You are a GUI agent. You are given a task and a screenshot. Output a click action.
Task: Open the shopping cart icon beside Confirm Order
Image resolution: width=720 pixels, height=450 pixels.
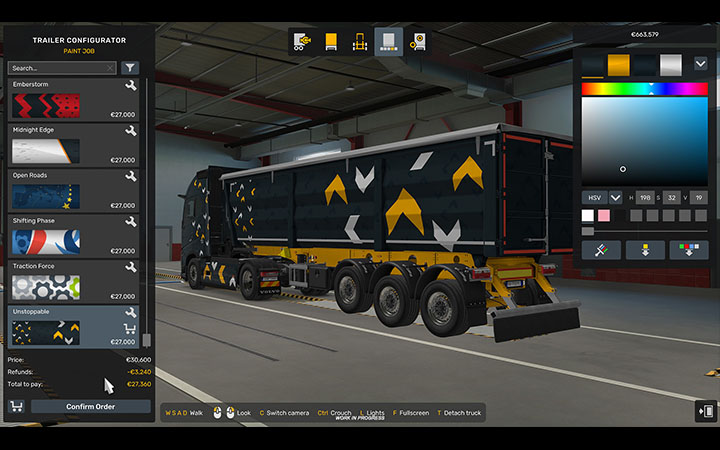coord(16,406)
